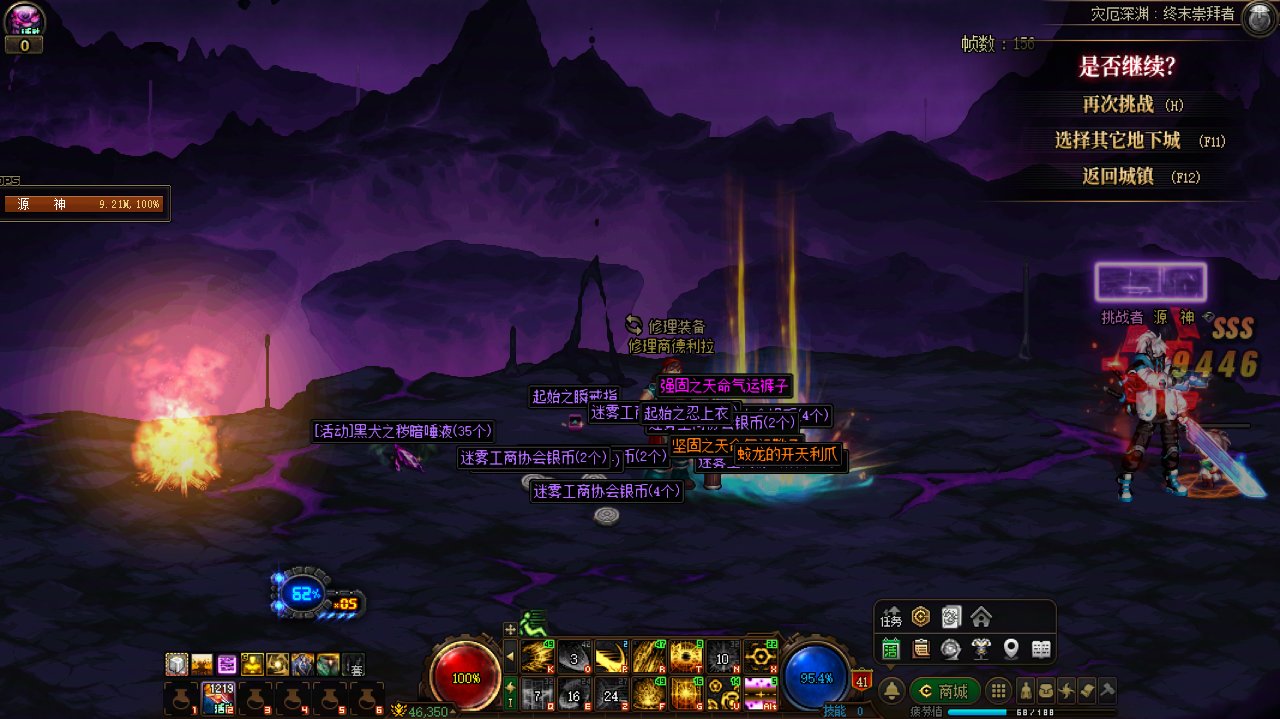Image resolution: width=1280 pixels, height=719 pixels.
Task: Open the character silhouette menu icon
Action: coord(1025,691)
